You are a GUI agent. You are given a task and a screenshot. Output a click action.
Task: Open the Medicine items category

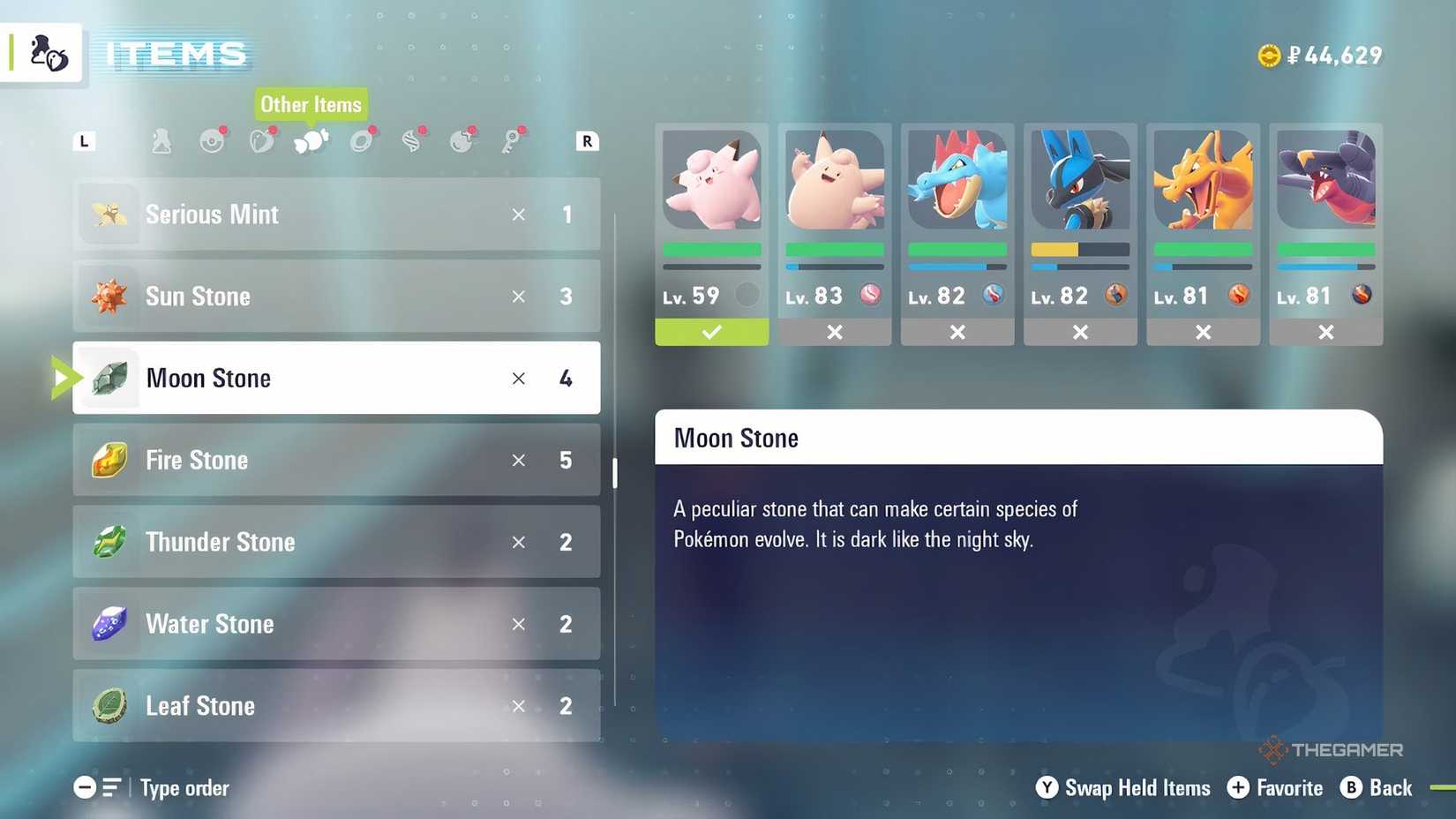[x=161, y=140]
